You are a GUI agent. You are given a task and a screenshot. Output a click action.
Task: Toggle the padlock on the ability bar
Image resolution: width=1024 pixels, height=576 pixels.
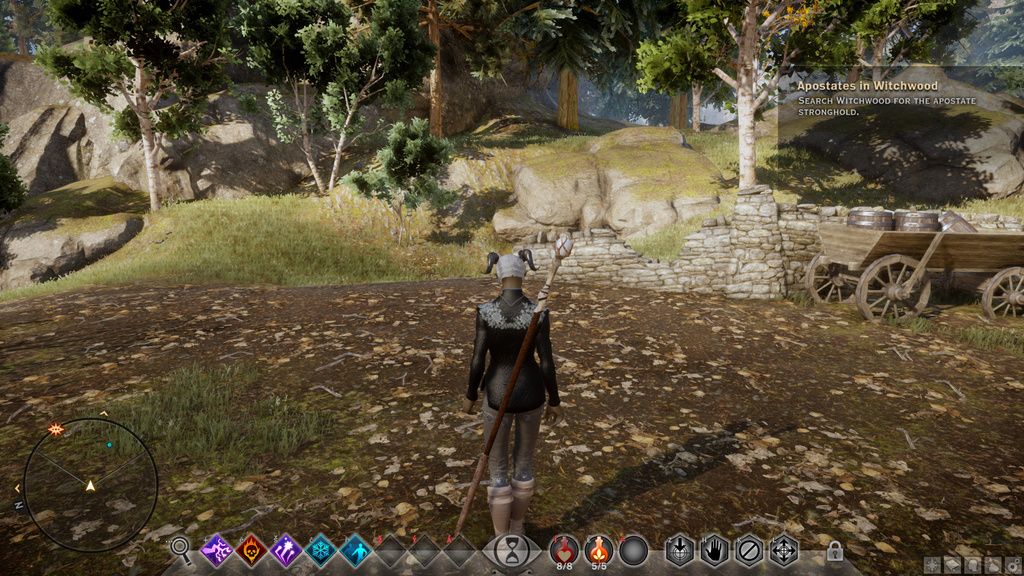pyautogui.click(x=835, y=551)
